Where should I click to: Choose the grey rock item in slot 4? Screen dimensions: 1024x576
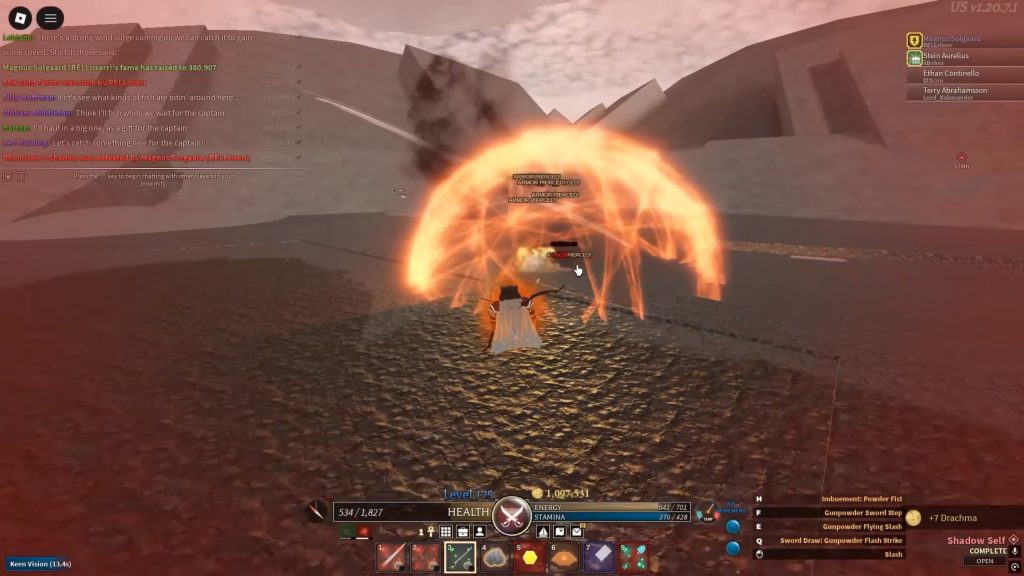pyautogui.click(x=495, y=557)
